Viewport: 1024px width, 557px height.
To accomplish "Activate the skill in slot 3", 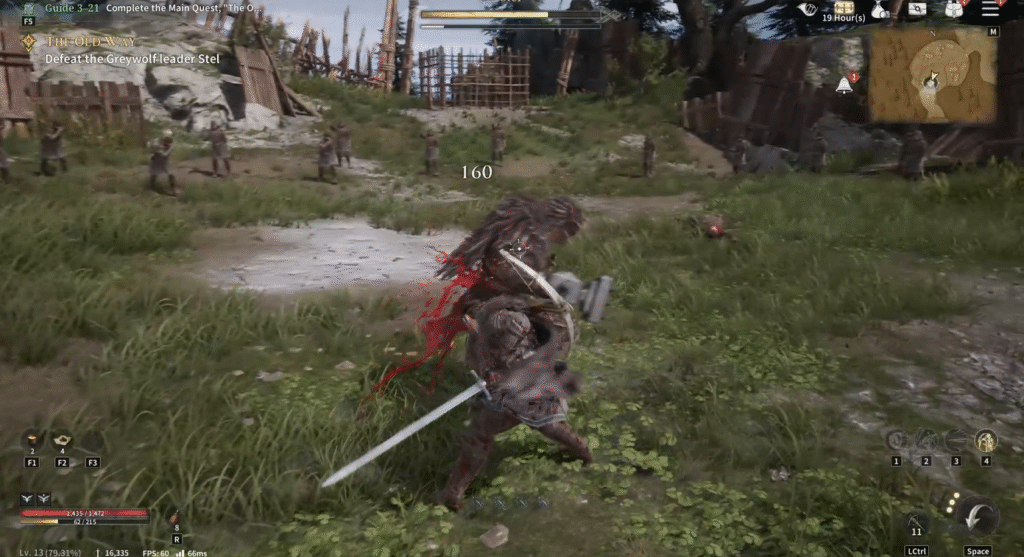I will pos(956,441).
